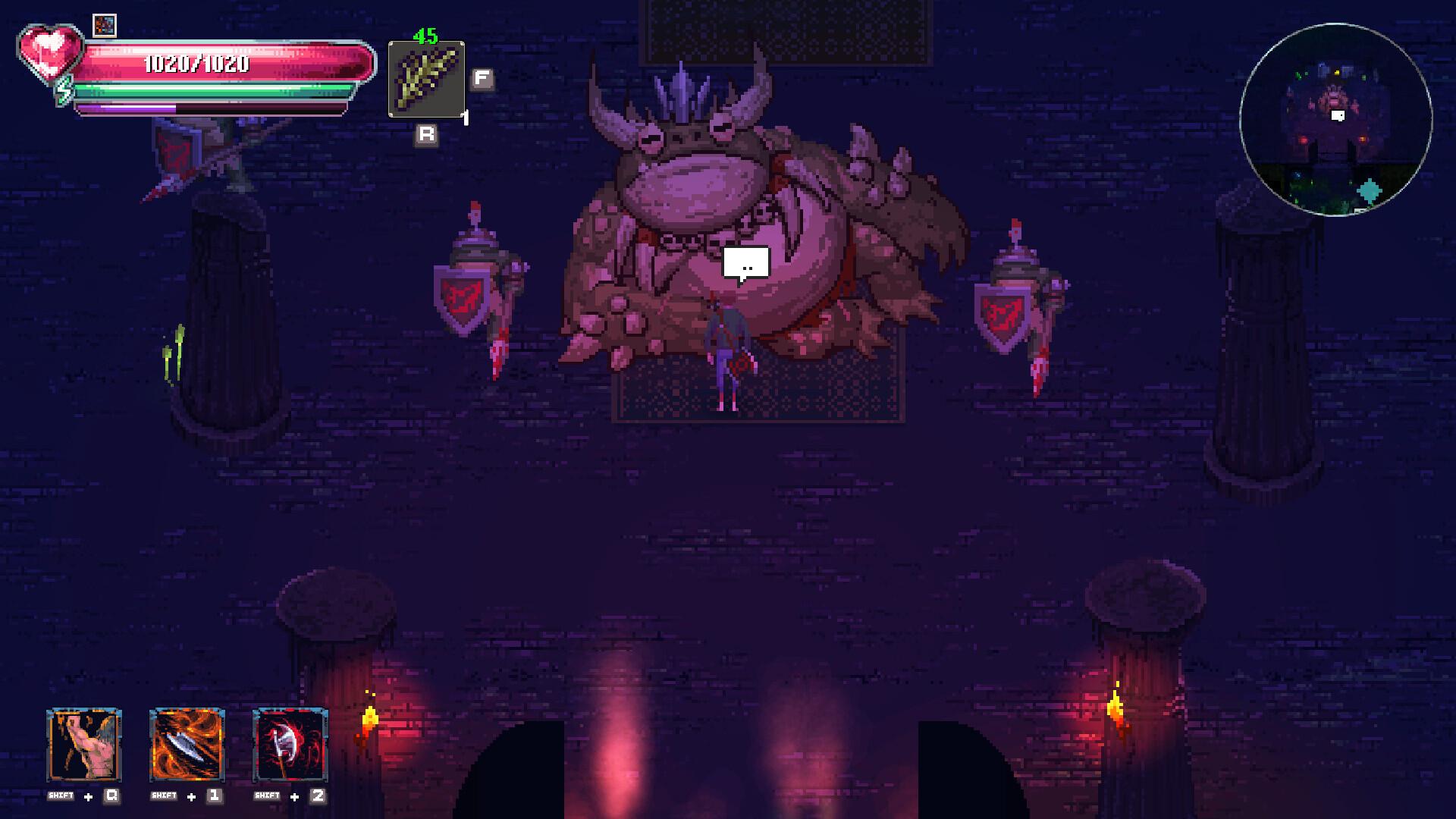Click the F keybind label beside the herb slot
Screen dimensions: 1456x819
pos(480,76)
